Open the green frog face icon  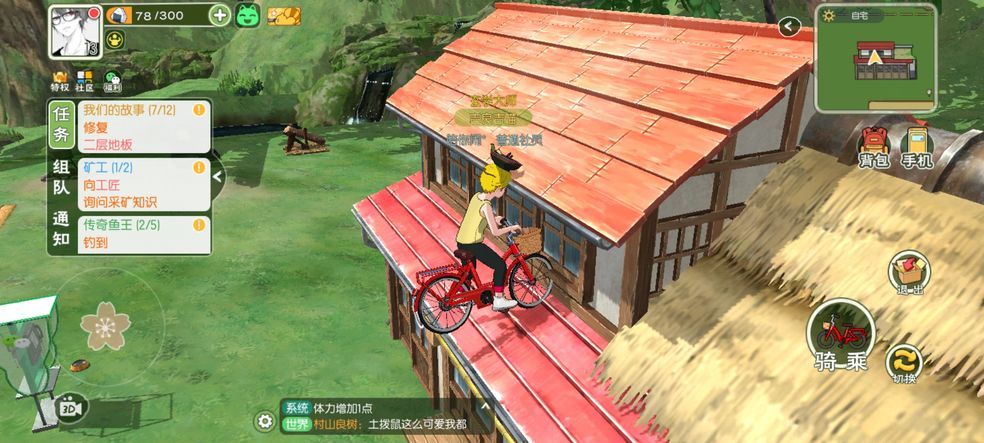(248, 15)
